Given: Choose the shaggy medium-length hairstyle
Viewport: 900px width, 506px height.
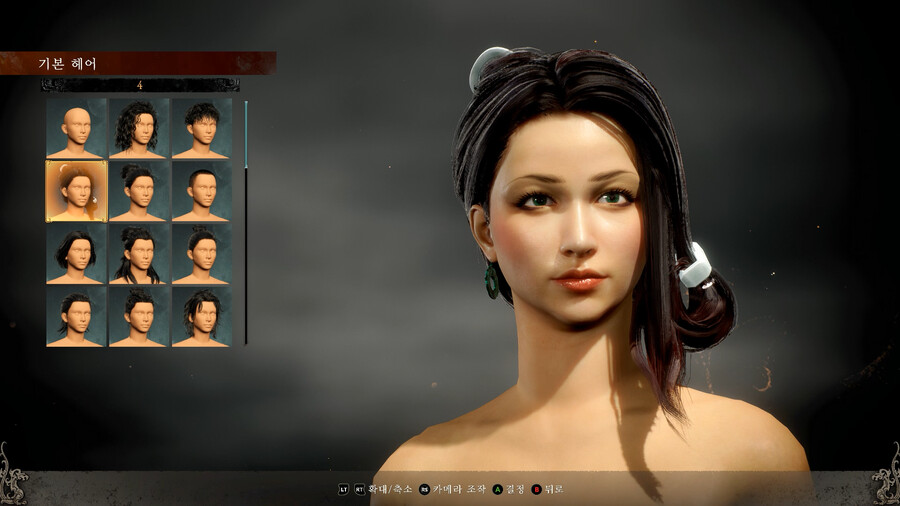Looking at the screenshot, I should (x=202, y=317).
